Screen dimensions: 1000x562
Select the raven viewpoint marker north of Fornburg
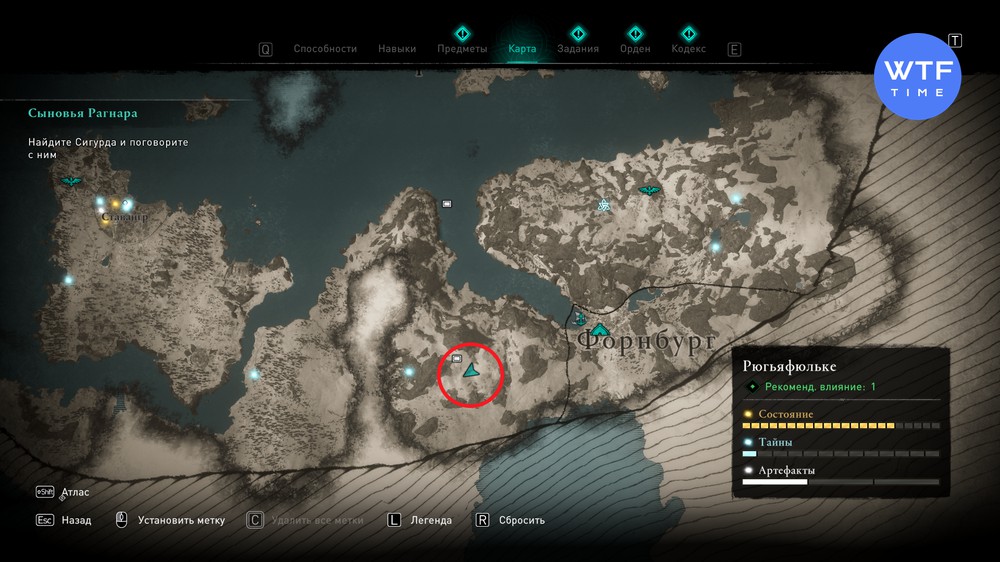649,189
